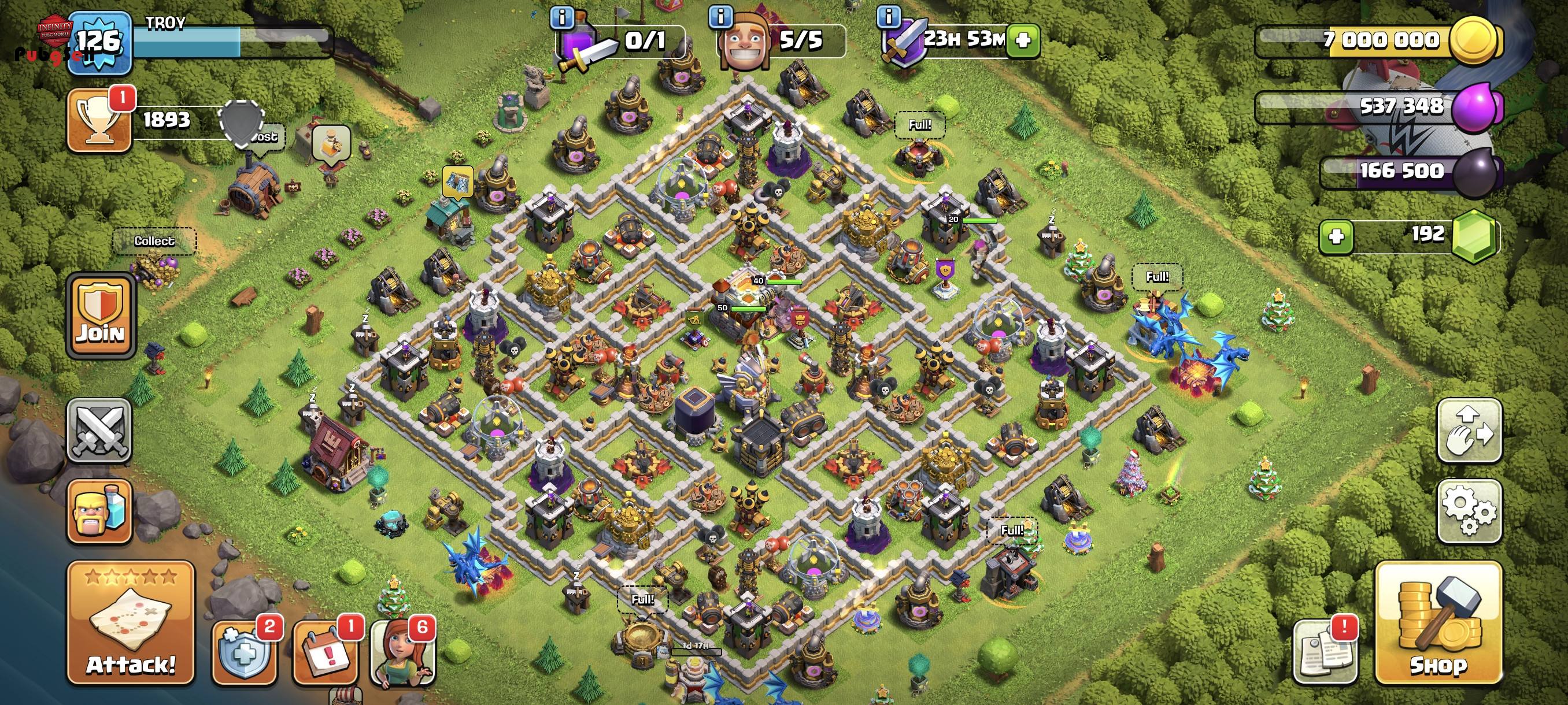Extend shield with the green plus button

(x=1023, y=40)
